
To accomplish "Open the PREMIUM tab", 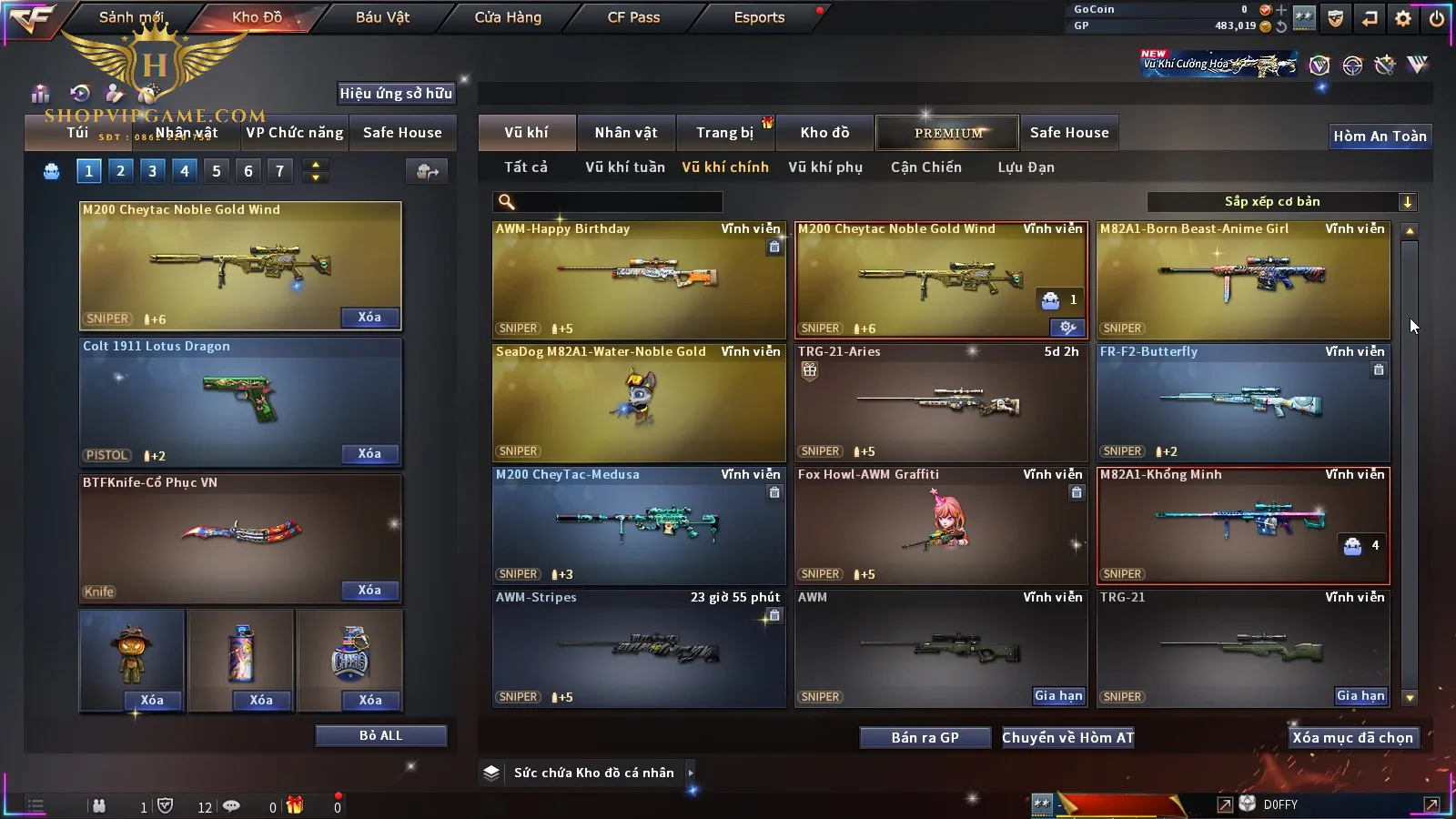I will point(948,133).
